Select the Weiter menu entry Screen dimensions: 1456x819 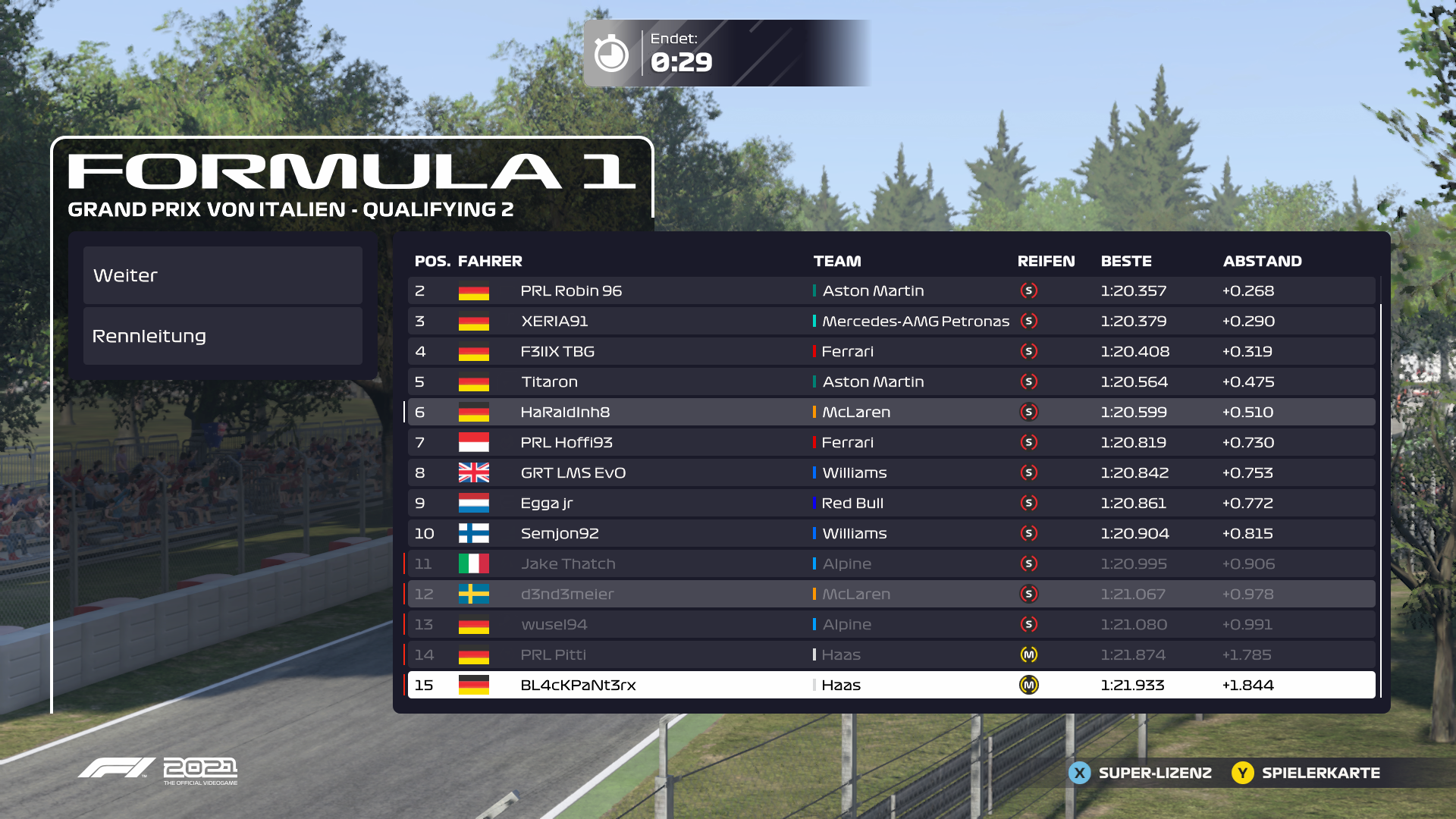[222, 275]
